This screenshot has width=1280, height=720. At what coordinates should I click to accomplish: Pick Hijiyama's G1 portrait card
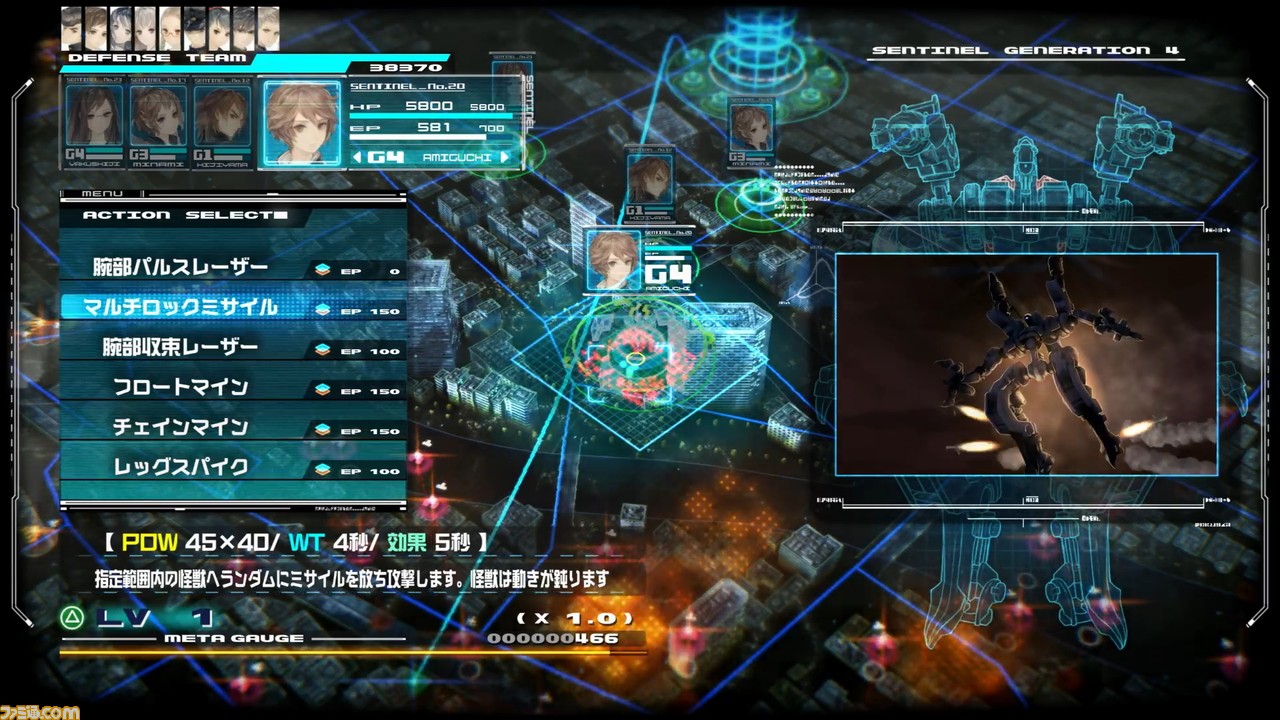coord(222,120)
